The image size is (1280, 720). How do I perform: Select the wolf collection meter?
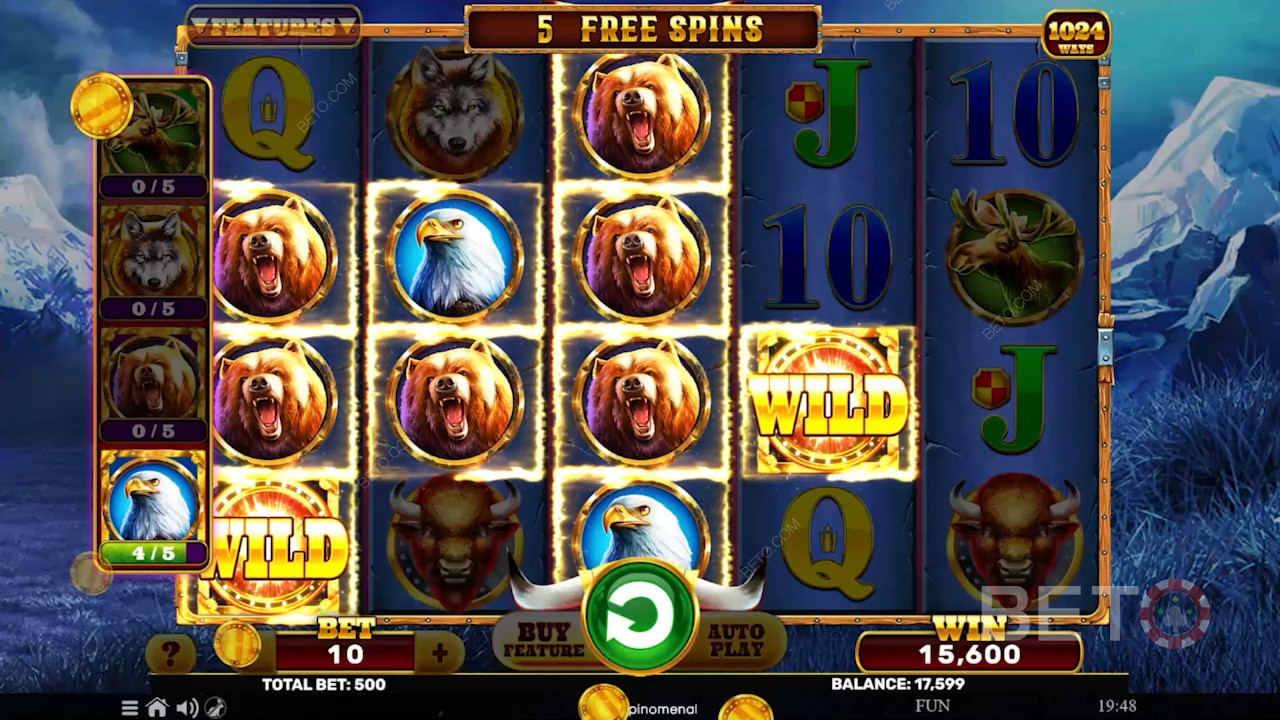pyautogui.click(x=153, y=262)
